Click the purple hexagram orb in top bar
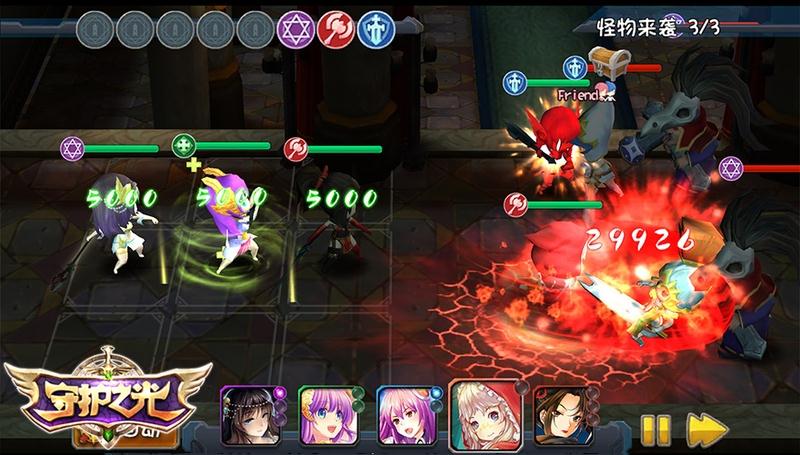 (295, 29)
